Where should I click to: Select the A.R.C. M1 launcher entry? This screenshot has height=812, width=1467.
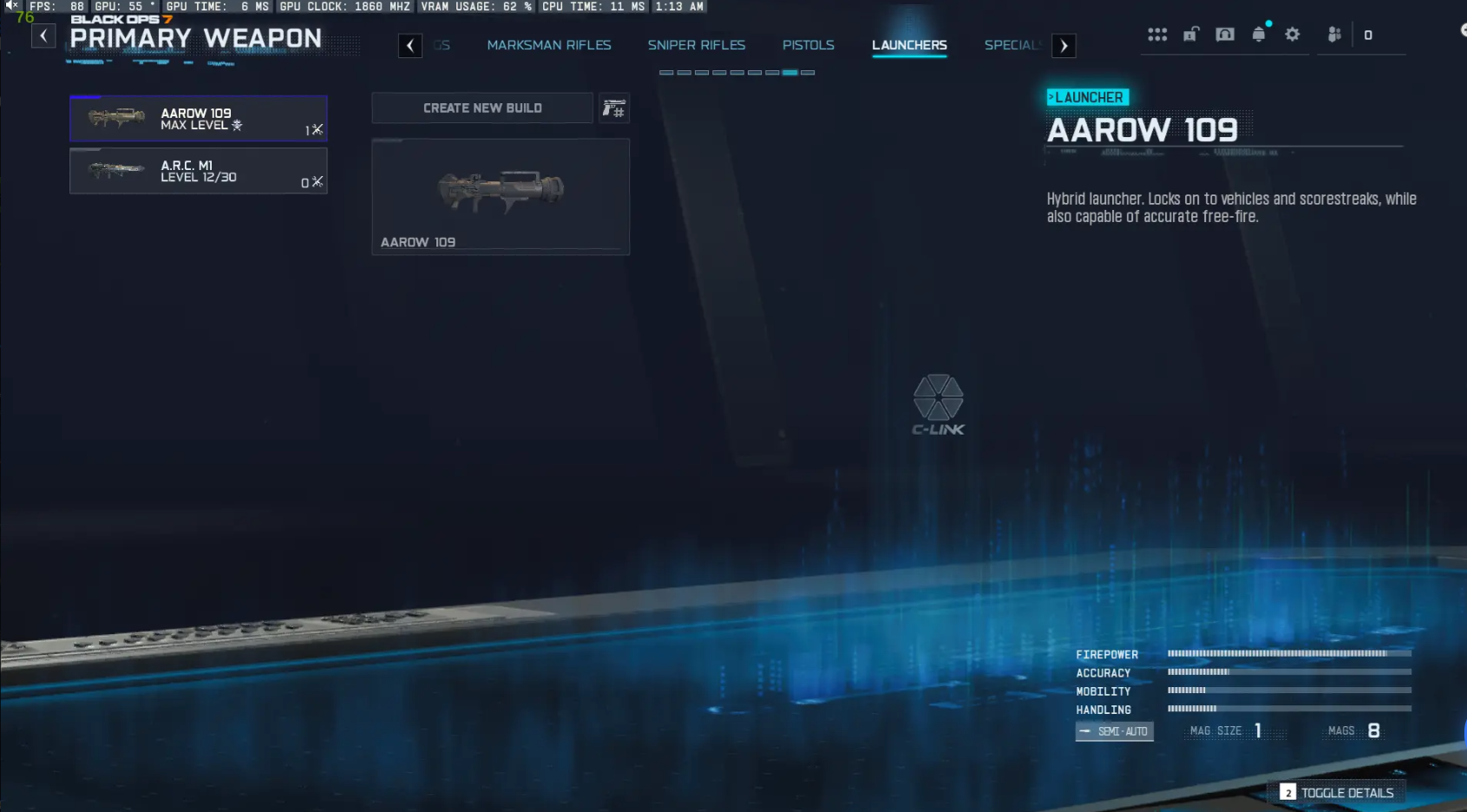click(198, 170)
